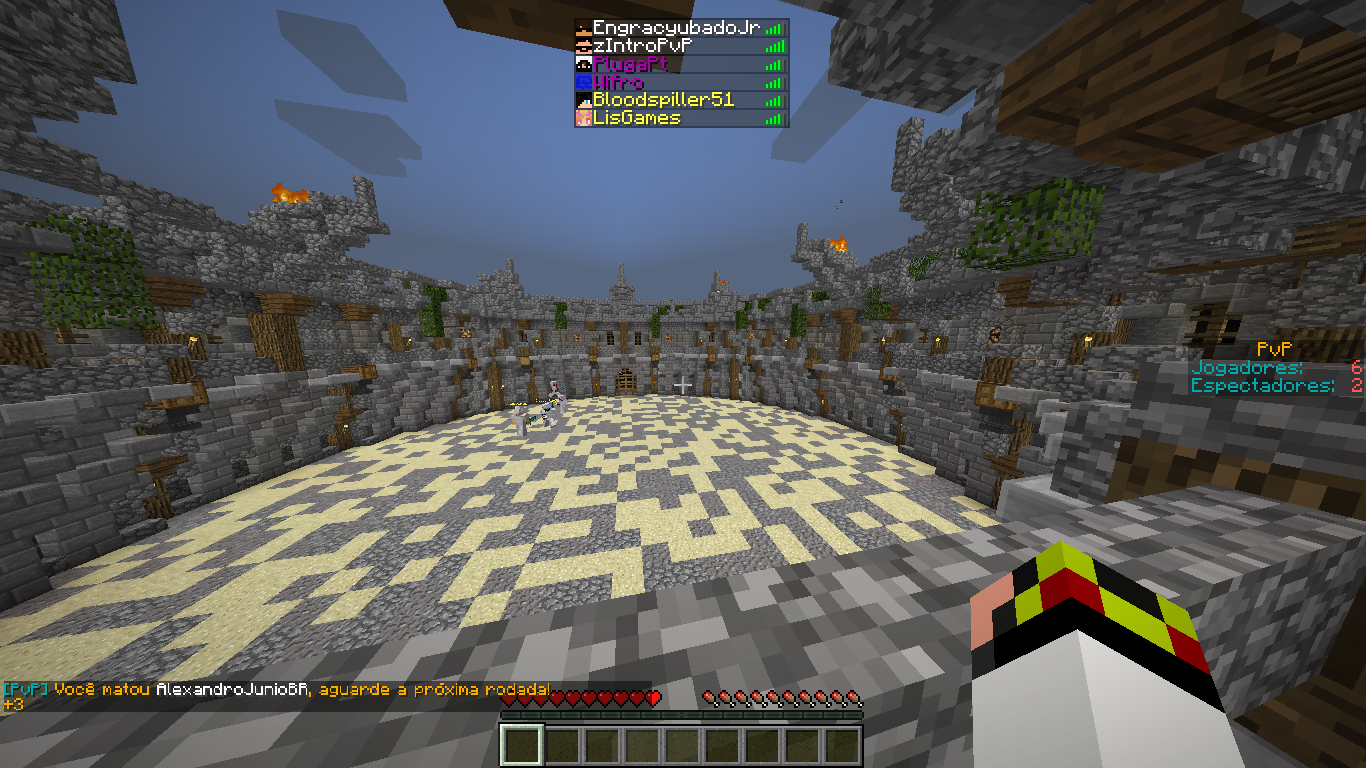Viewport: 1366px width, 768px height.
Task: Select the Wifro player entry
Action: [619, 82]
